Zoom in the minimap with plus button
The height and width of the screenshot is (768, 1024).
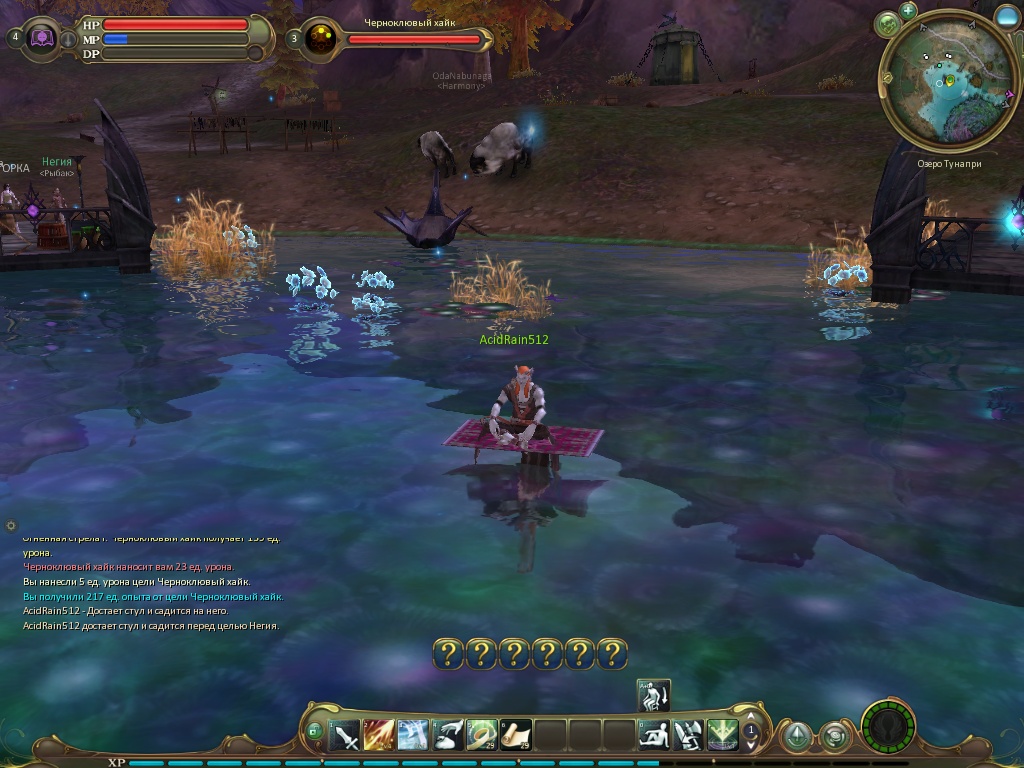click(x=908, y=11)
